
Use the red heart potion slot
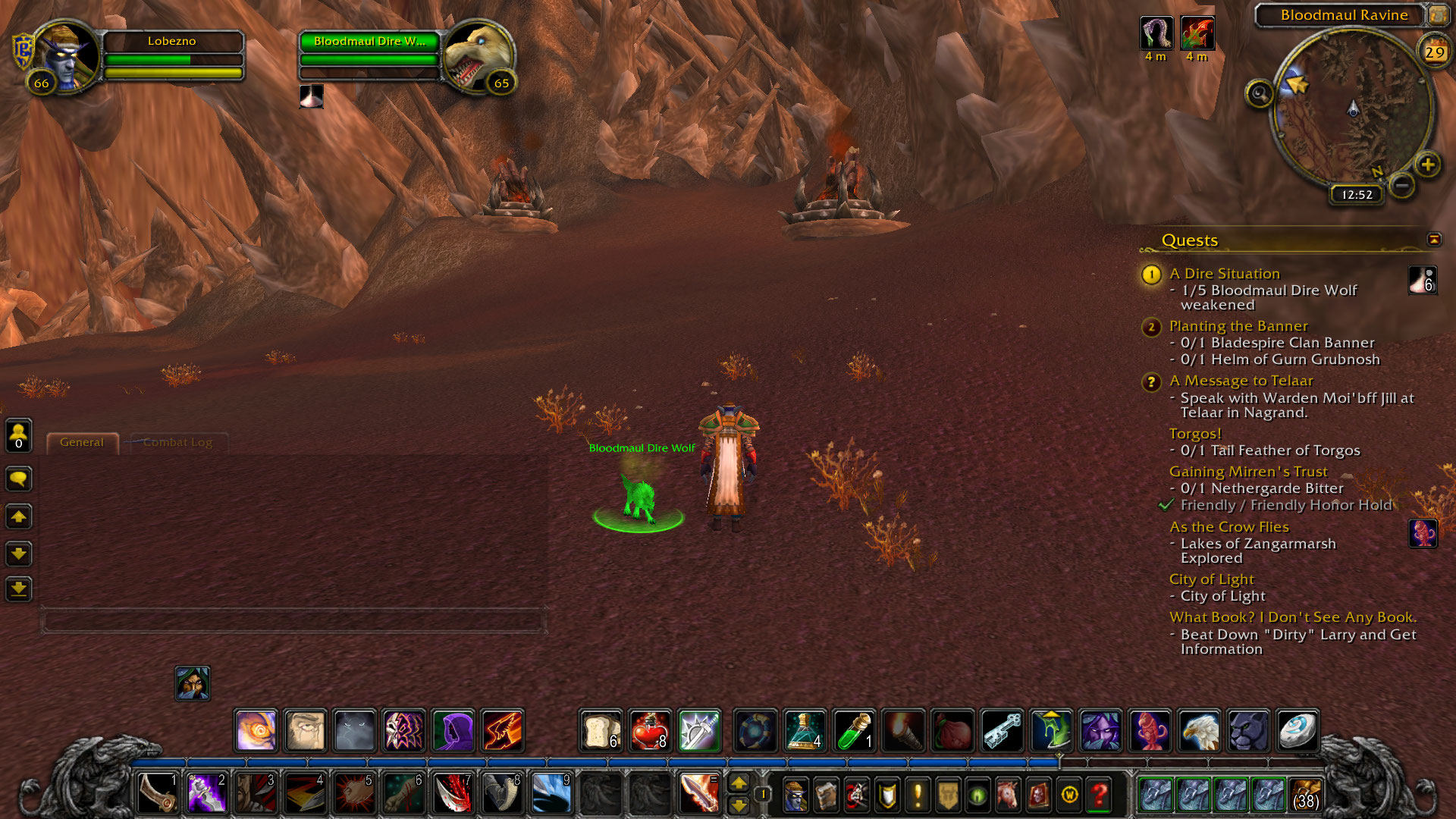(x=650, y=730)
